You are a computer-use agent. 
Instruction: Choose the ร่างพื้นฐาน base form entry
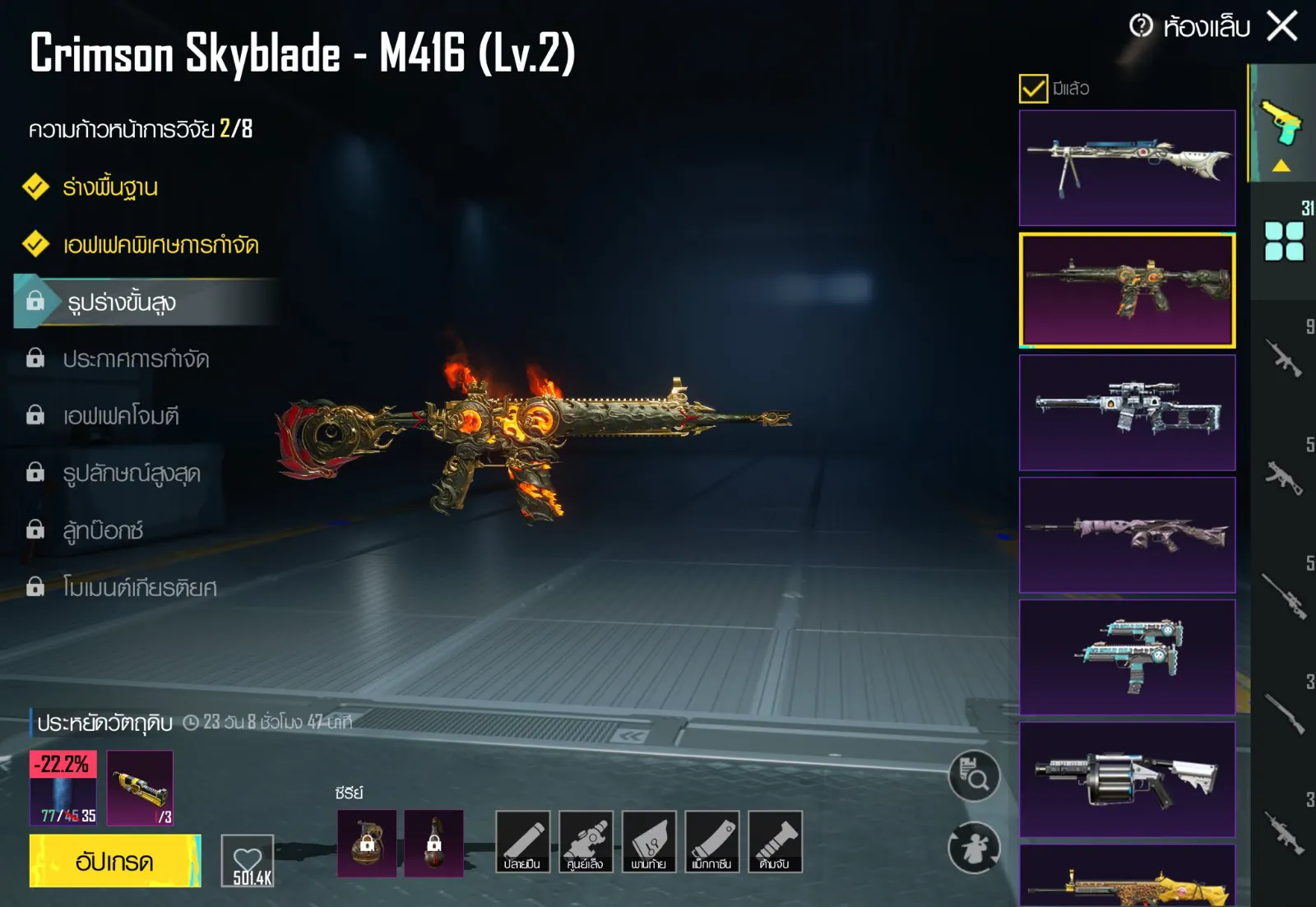110,187
